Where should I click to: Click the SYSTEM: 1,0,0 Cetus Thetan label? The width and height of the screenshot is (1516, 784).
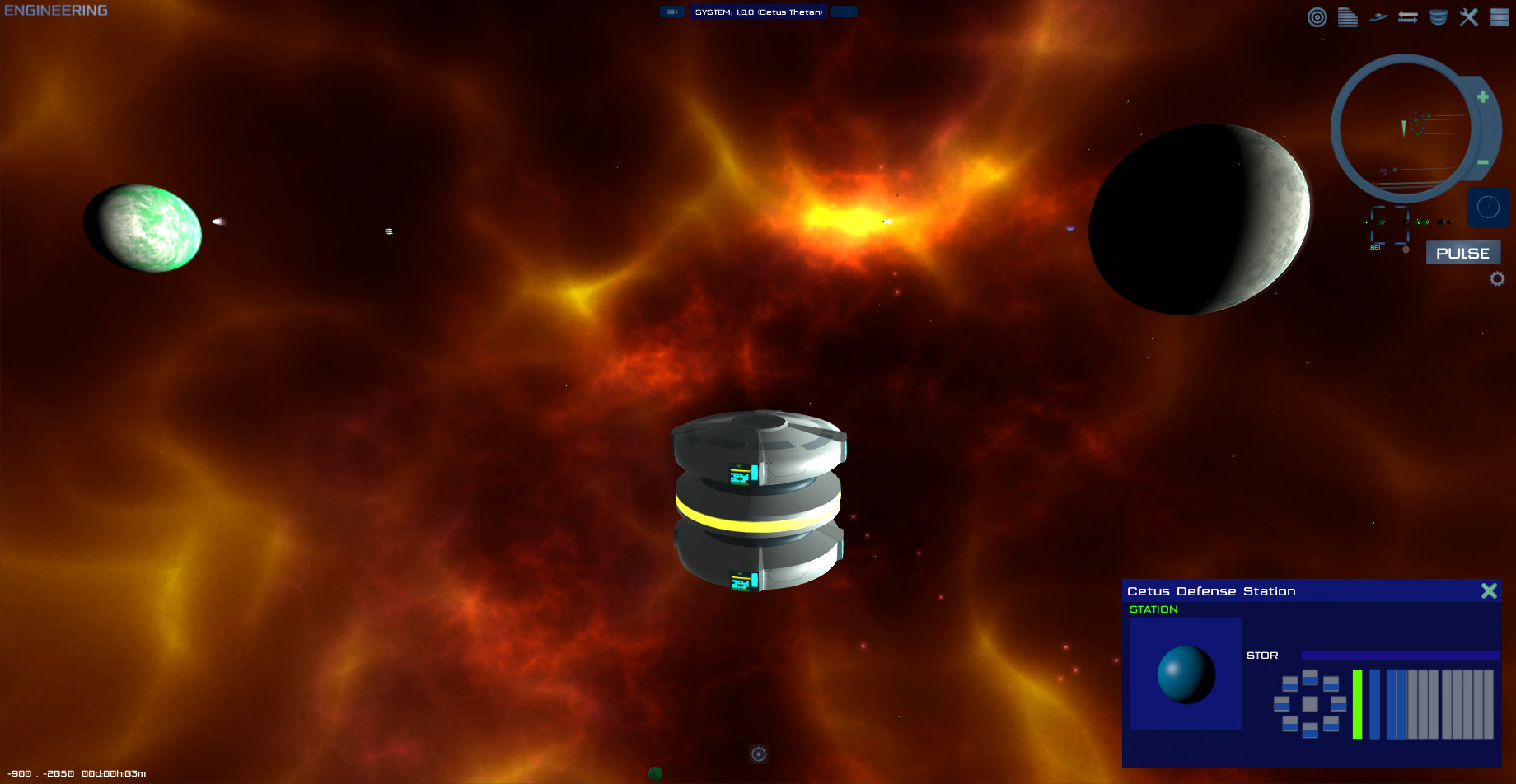point(758,12)
